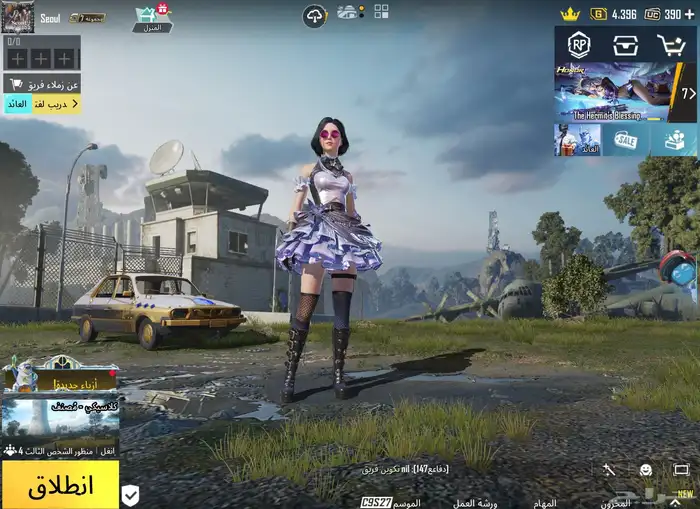
Task: Open the المنزل home icon
Action: click(x=152, y=18)
